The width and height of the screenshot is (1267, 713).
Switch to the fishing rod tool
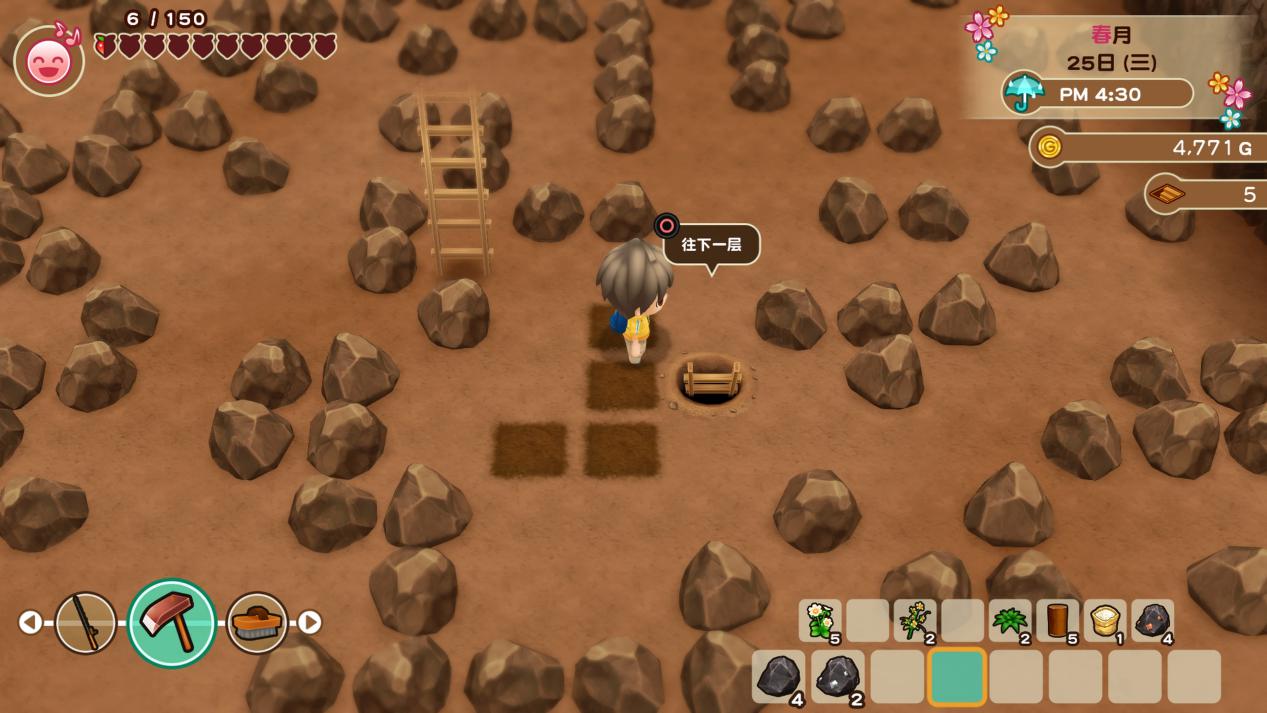tap(85, 622)
